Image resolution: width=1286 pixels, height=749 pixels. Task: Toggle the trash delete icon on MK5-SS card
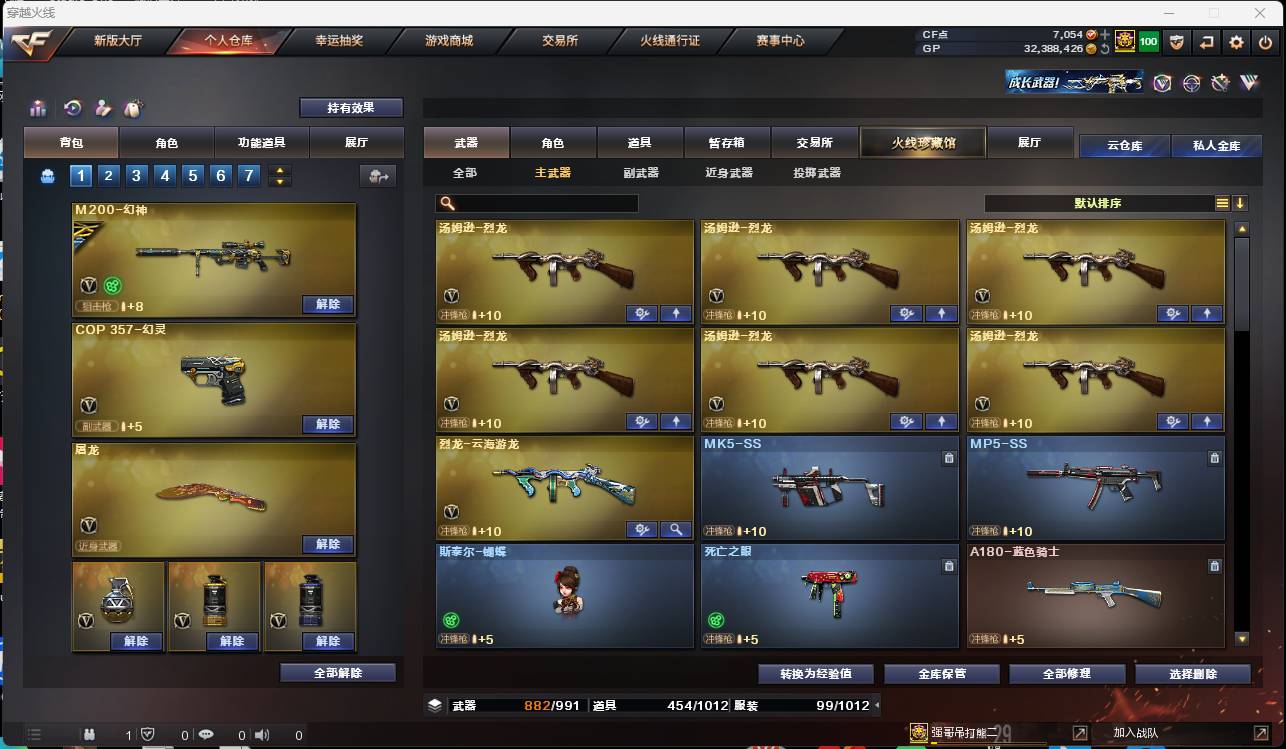(947, 457)
